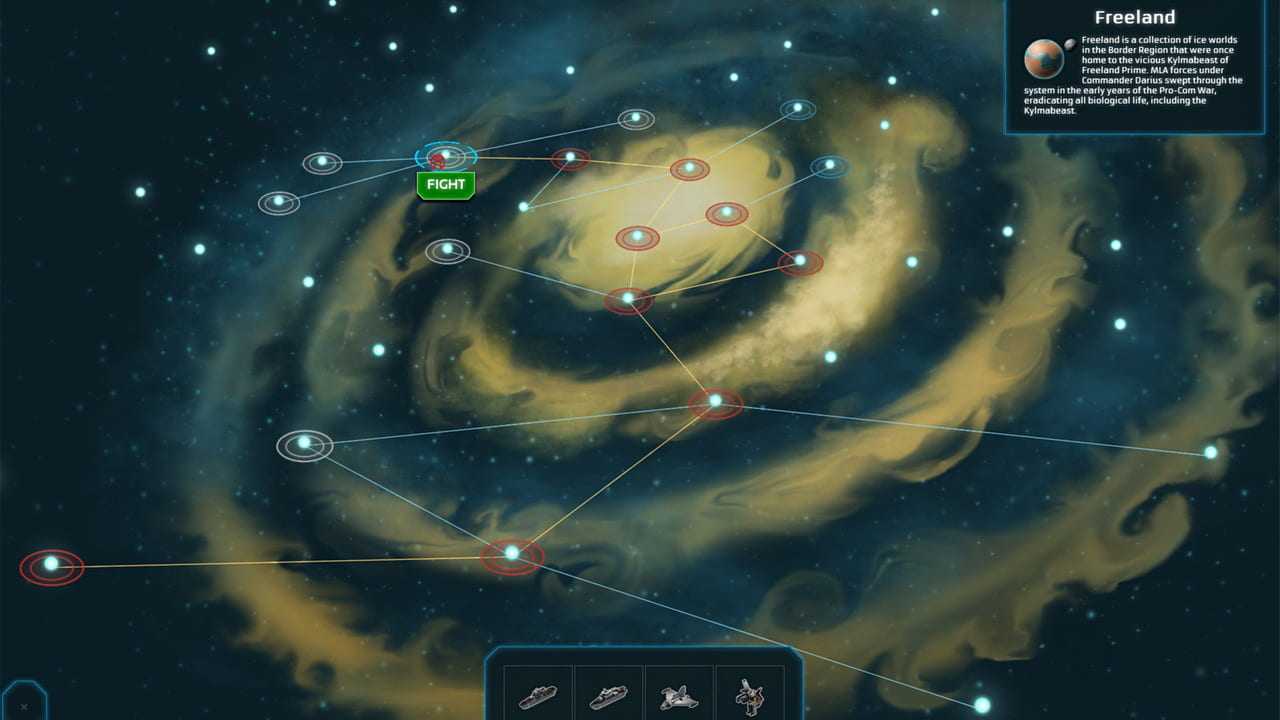Select the upright bot unit slot
This screenshot has width=1280, height=720.
pyautogui.click(x=749, y=695)
